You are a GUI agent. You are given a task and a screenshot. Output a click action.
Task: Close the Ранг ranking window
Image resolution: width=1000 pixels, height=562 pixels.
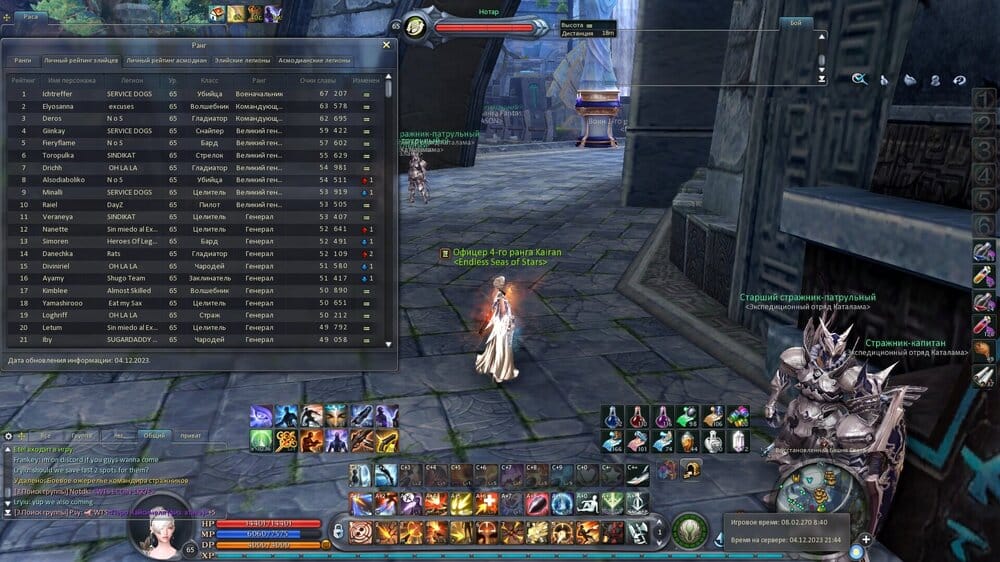[x=387, y=45]
